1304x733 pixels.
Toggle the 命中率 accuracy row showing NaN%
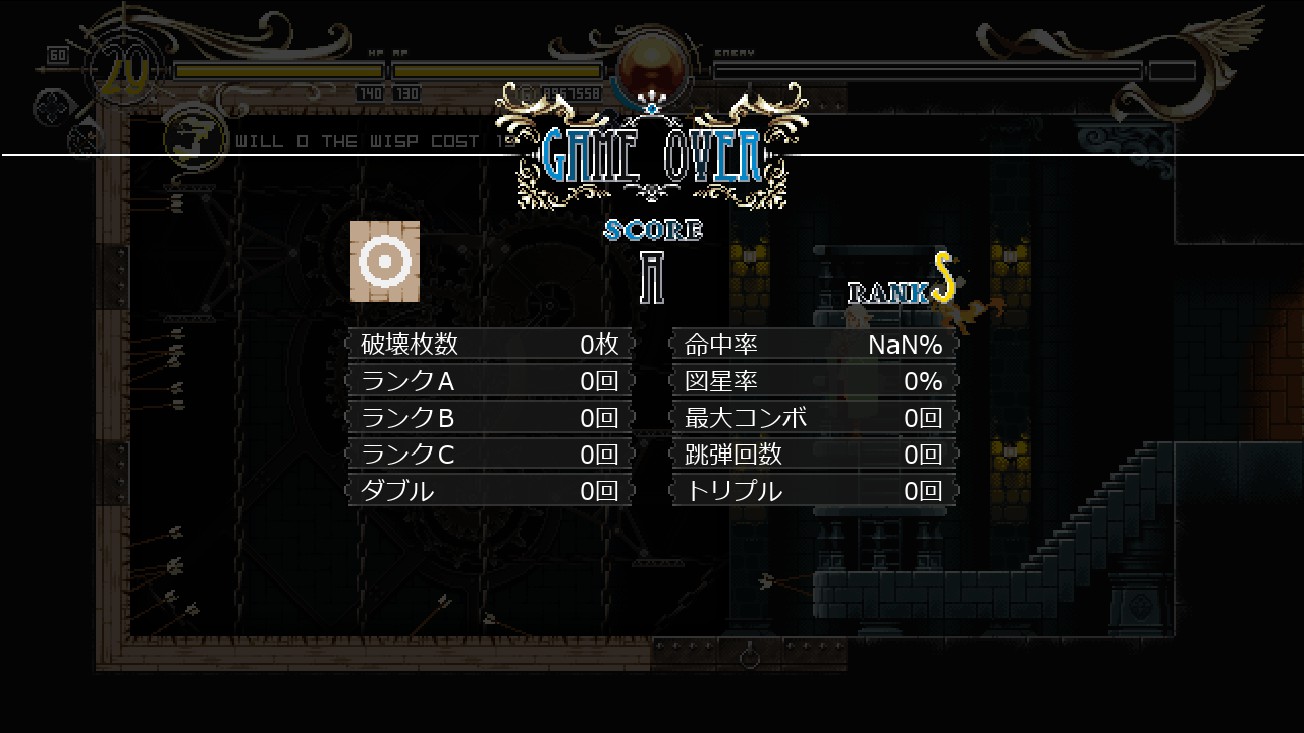pyautogui.click(x=812, y=344)
